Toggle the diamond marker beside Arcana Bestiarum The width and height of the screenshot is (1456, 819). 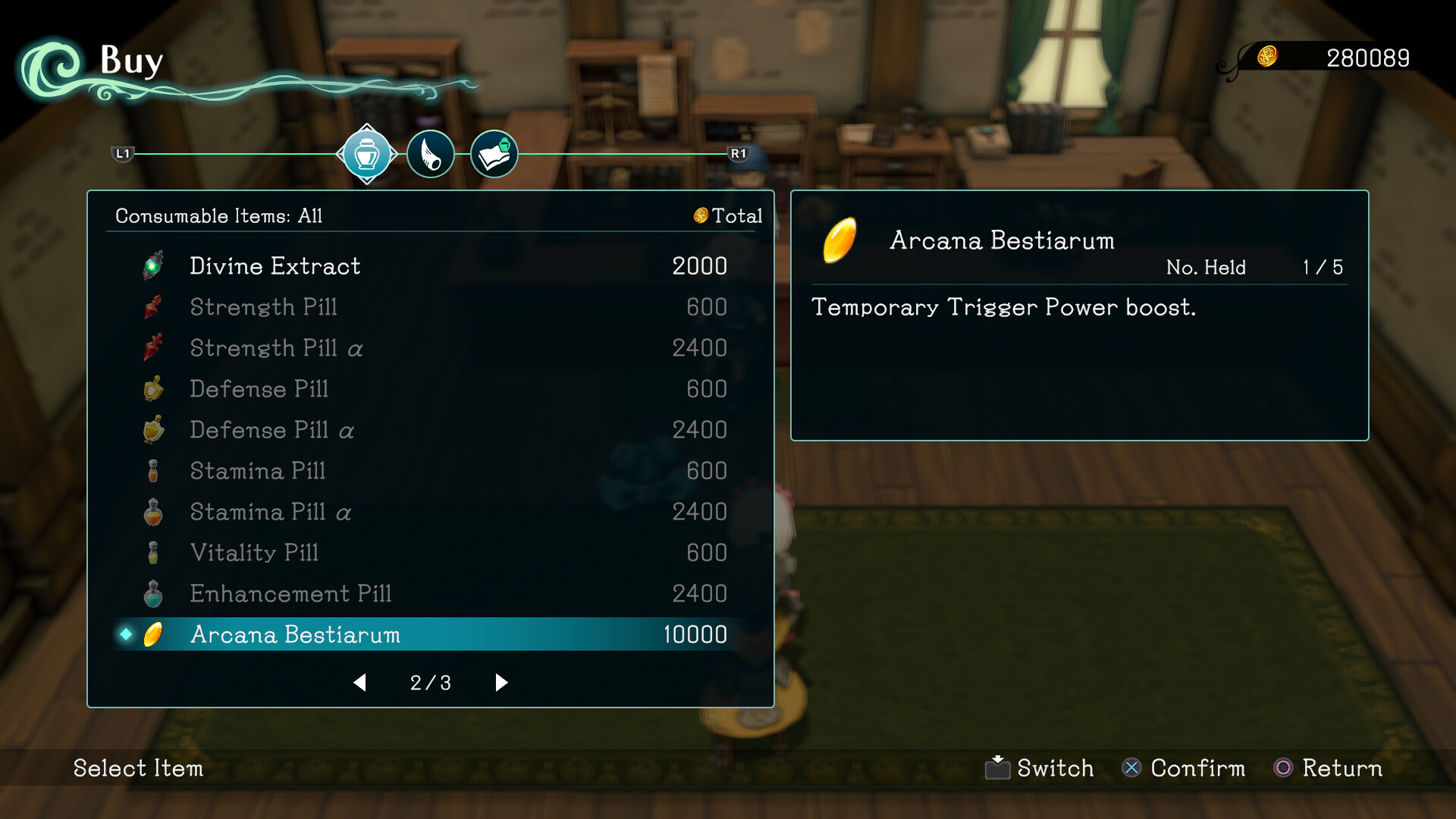coord(127,635)
